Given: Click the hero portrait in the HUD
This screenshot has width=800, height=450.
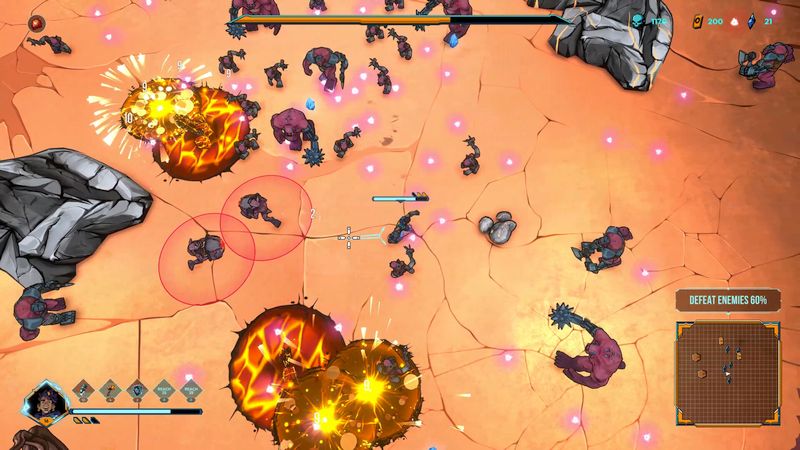Looking at the screenshot, I should (44, 403).
